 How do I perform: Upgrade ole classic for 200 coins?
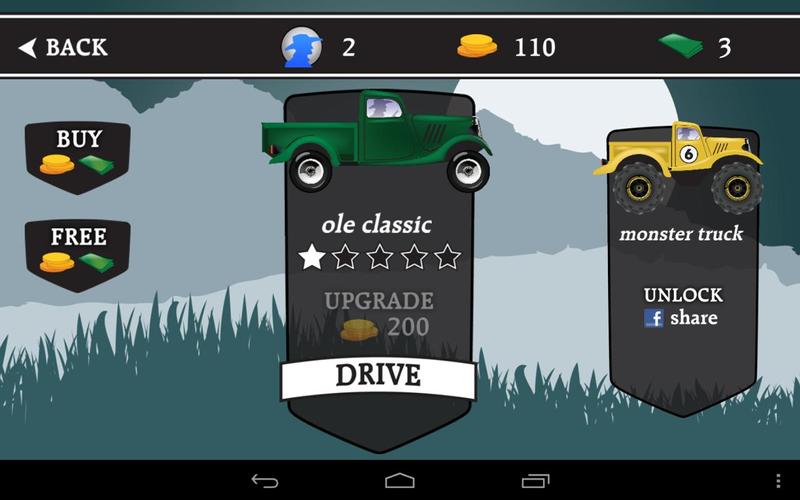(x=378, y=314)
